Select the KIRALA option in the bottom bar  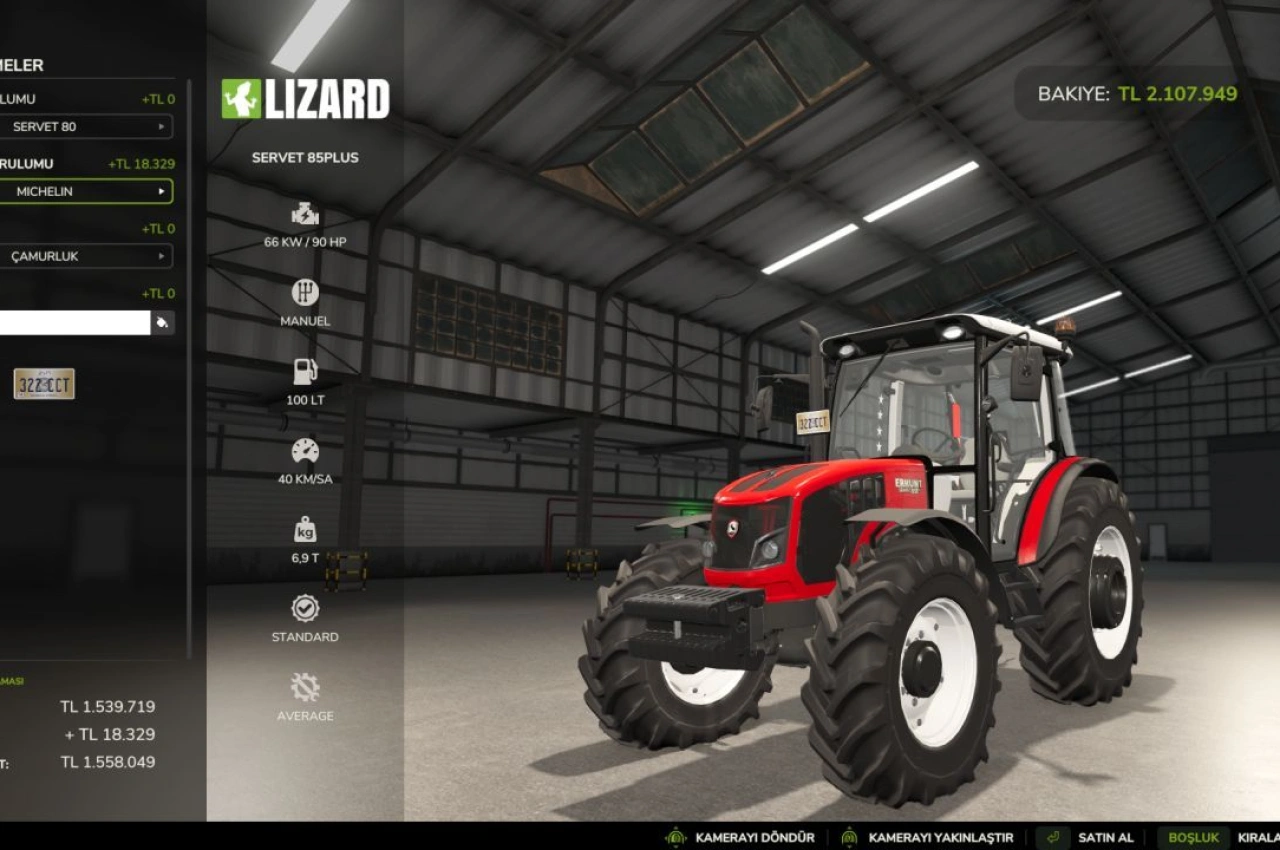1258,837
